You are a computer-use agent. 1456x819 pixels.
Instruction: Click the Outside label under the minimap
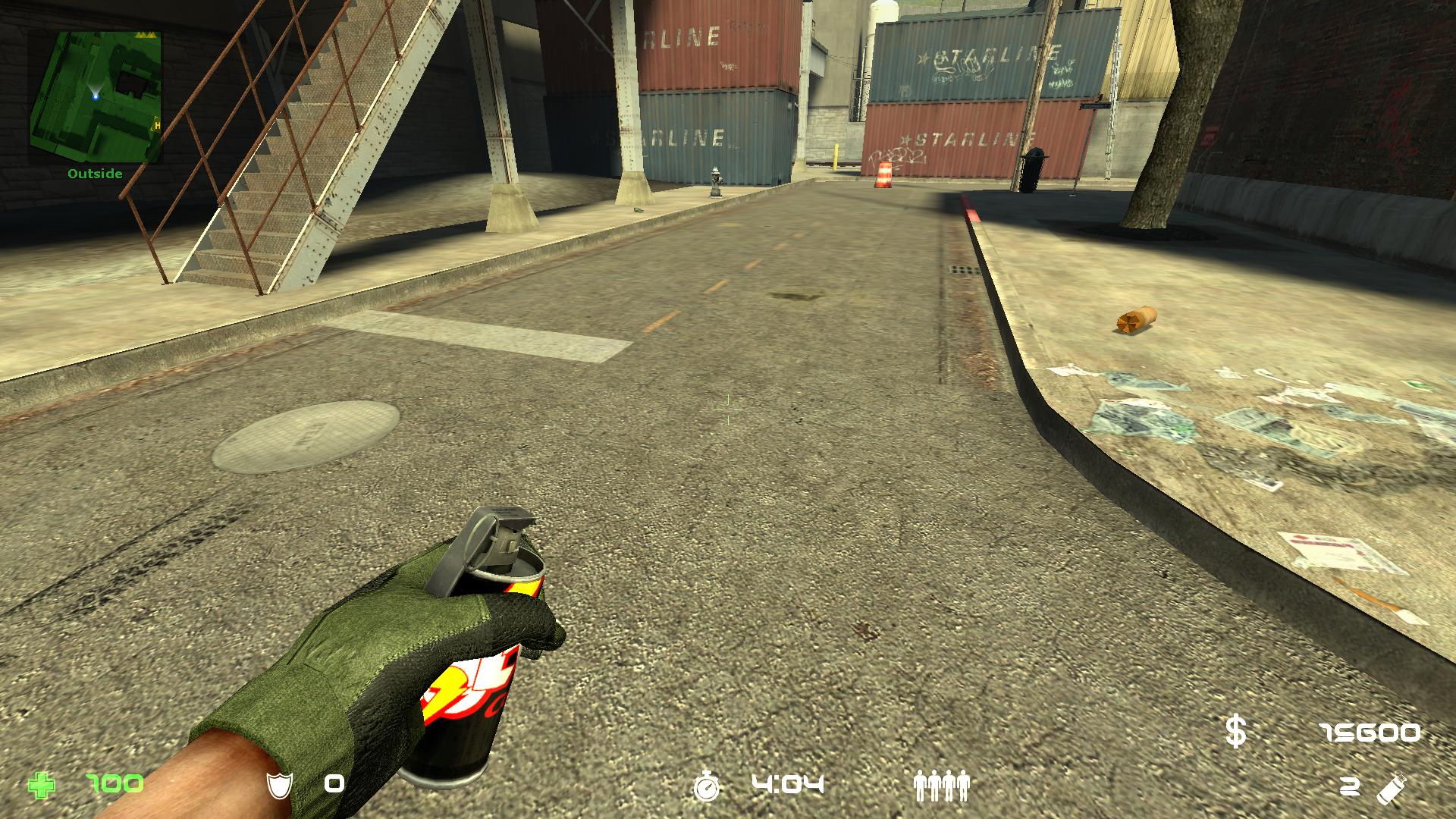click(94, 173)
